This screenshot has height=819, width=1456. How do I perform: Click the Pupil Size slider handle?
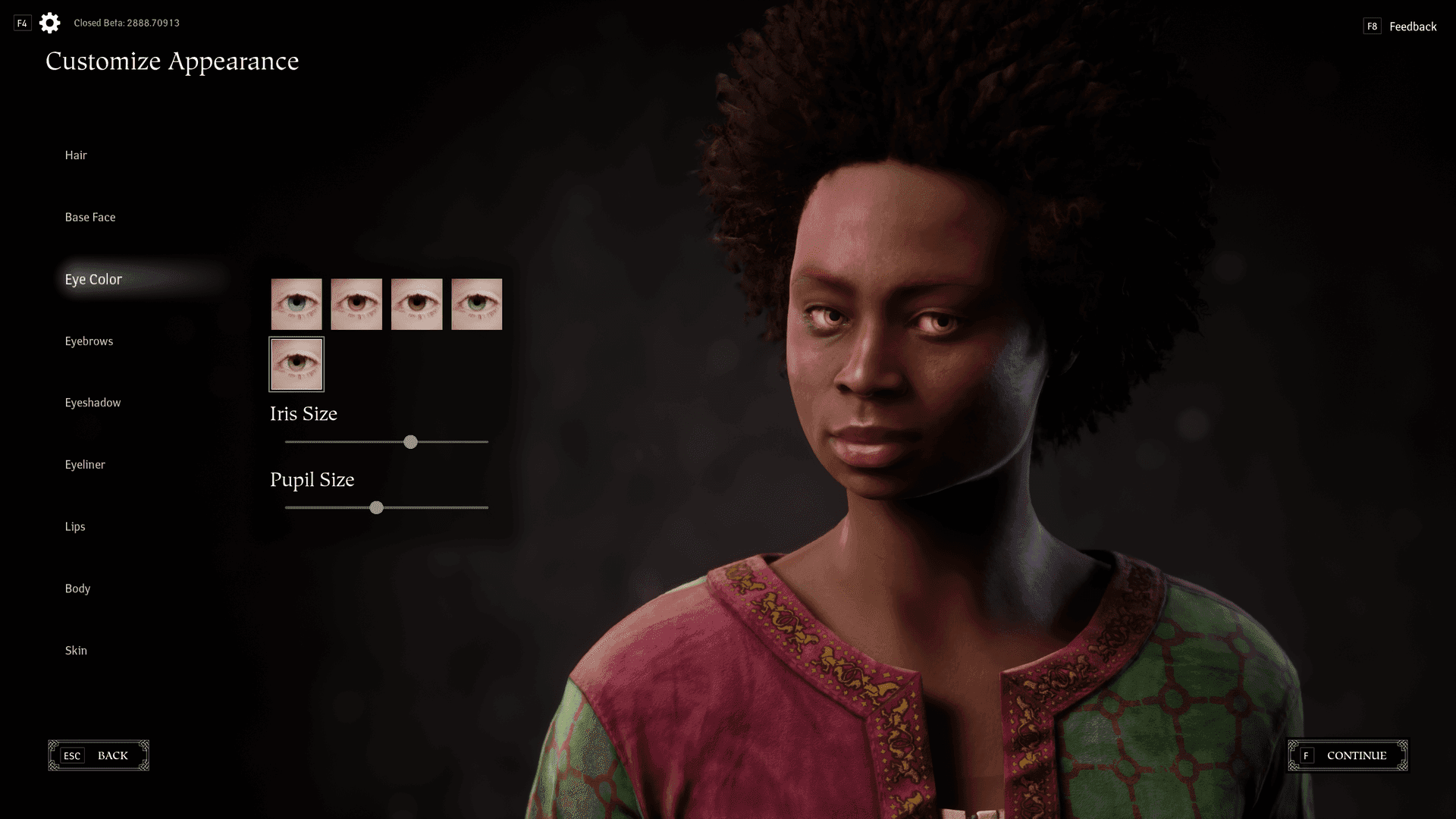click(x=376, y=508)
